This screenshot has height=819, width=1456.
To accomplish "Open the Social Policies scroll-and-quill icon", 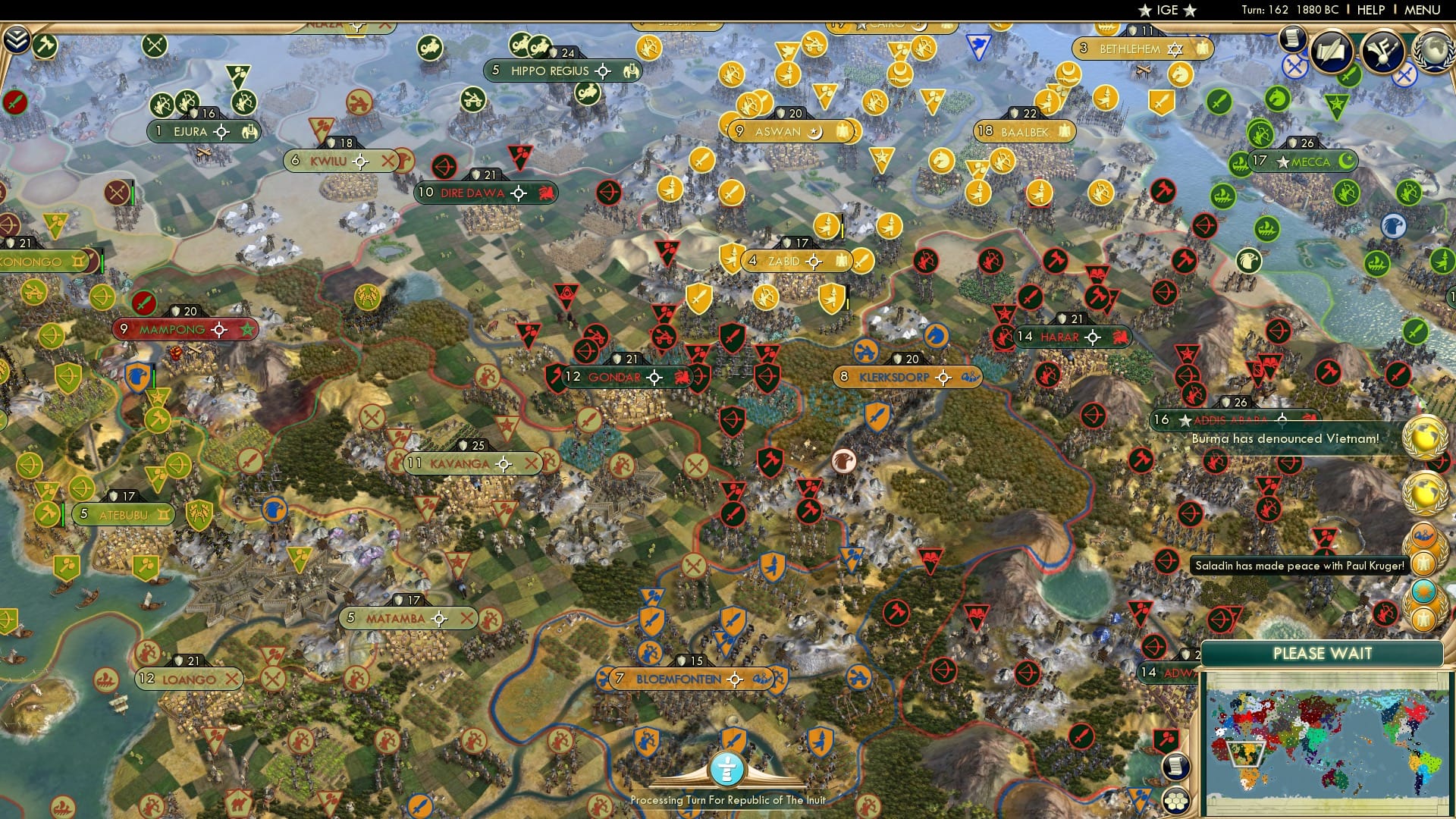I will pyautogui.click(x=1331, y=51).
